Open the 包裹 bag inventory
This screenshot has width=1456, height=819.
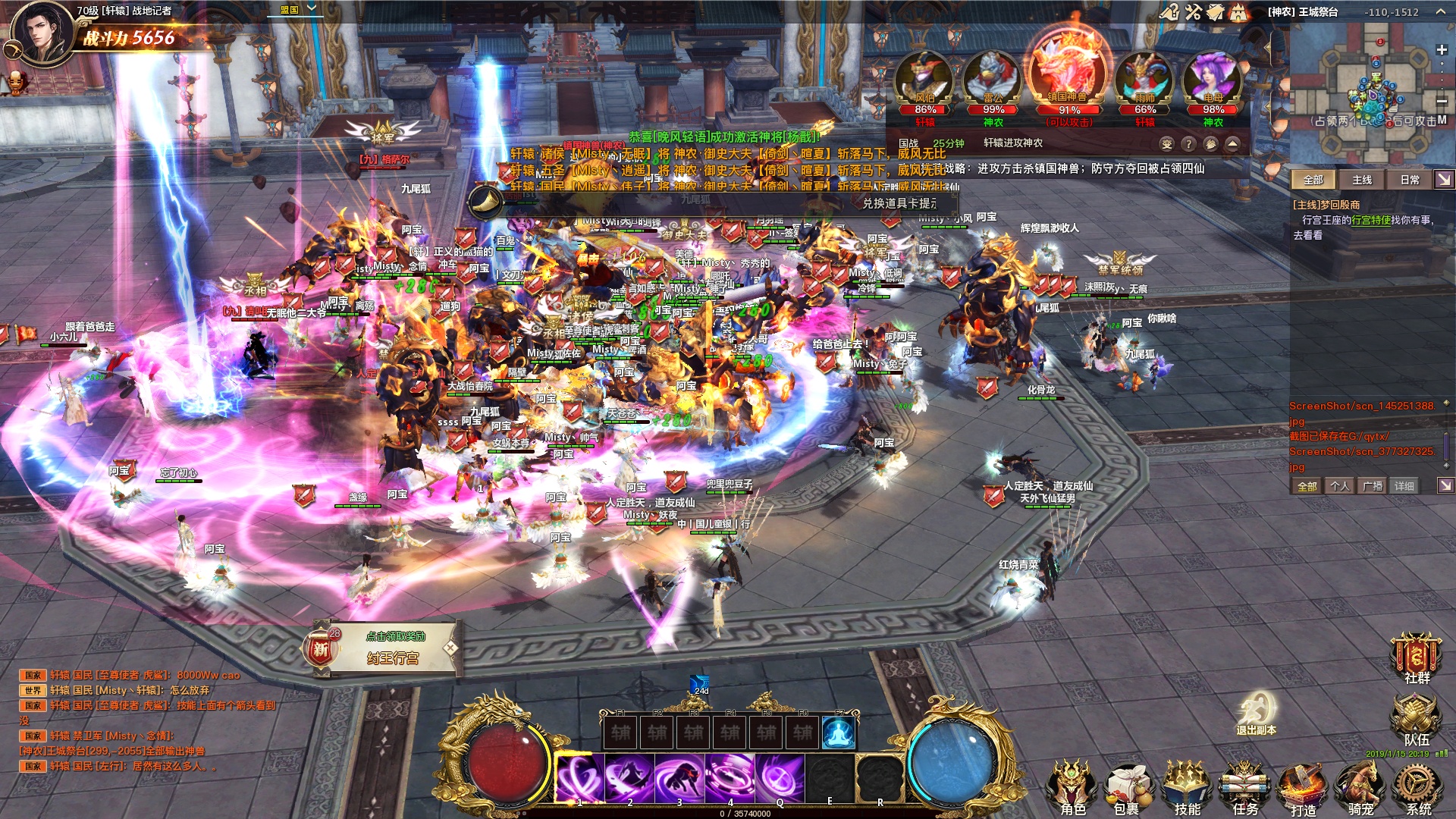pyautogui.click(x=1127, y=789)
